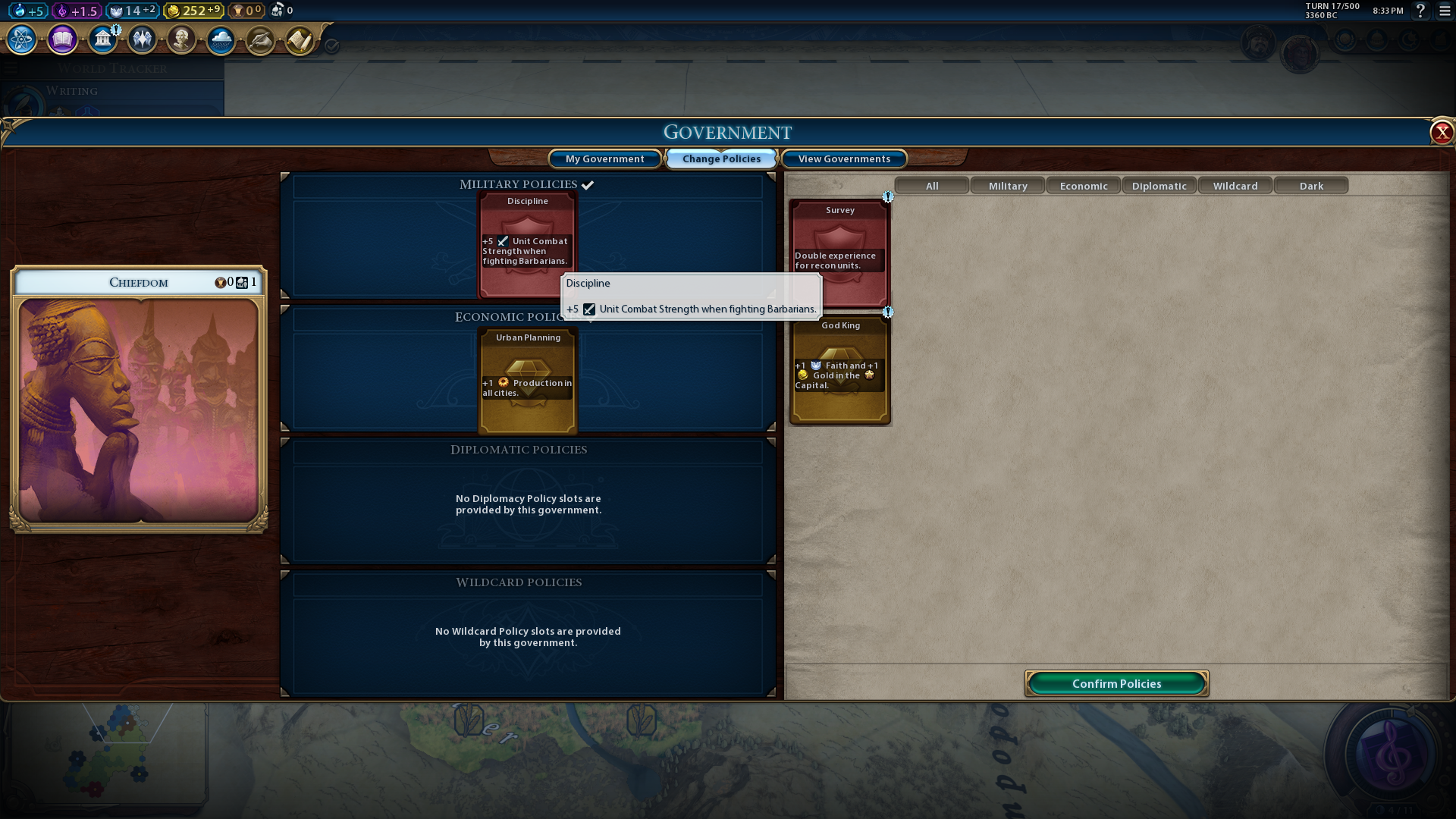The image size is (1456, 819).
Task: Confirm the selected policies
Action: pyautogui.click(x=1116, y=683)
